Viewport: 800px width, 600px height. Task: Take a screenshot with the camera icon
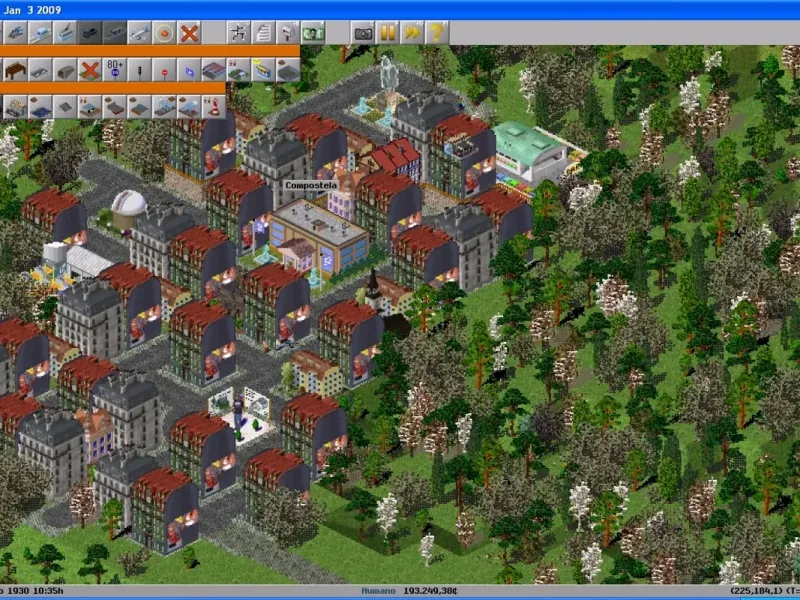pyautogui.click(x=364, y=32)
